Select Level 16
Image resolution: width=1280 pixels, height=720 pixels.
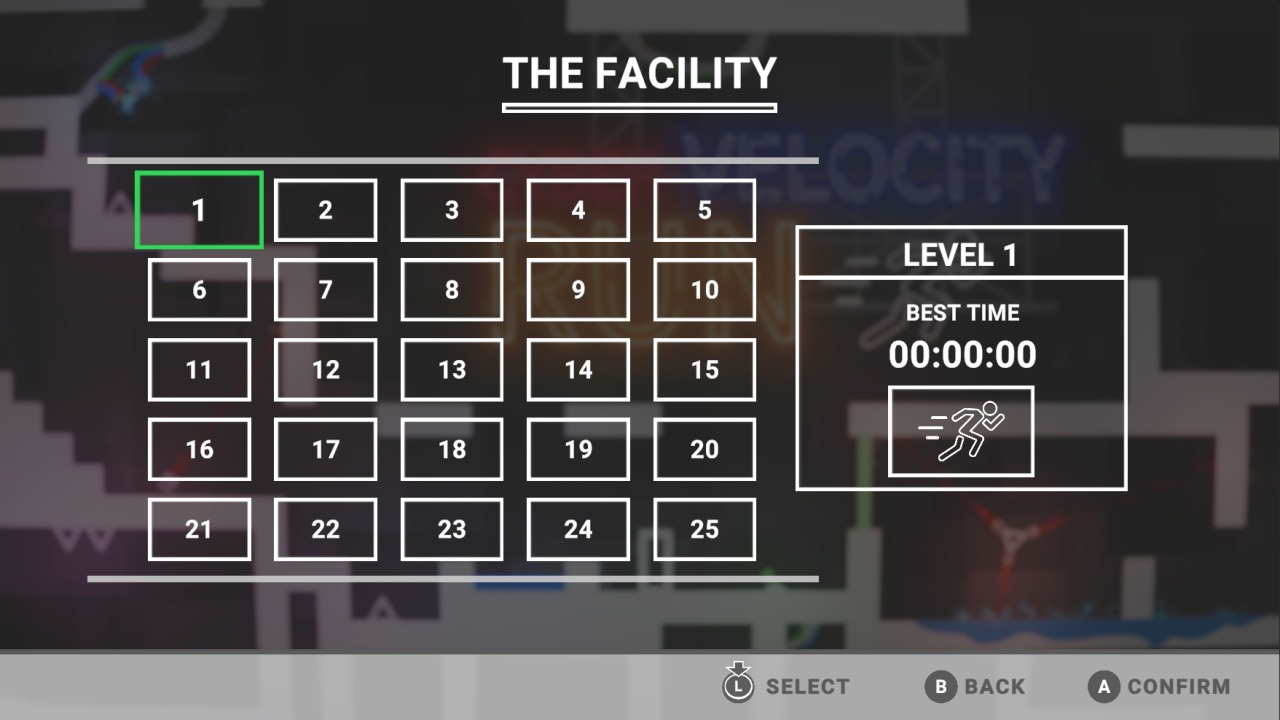coord(198,449)
